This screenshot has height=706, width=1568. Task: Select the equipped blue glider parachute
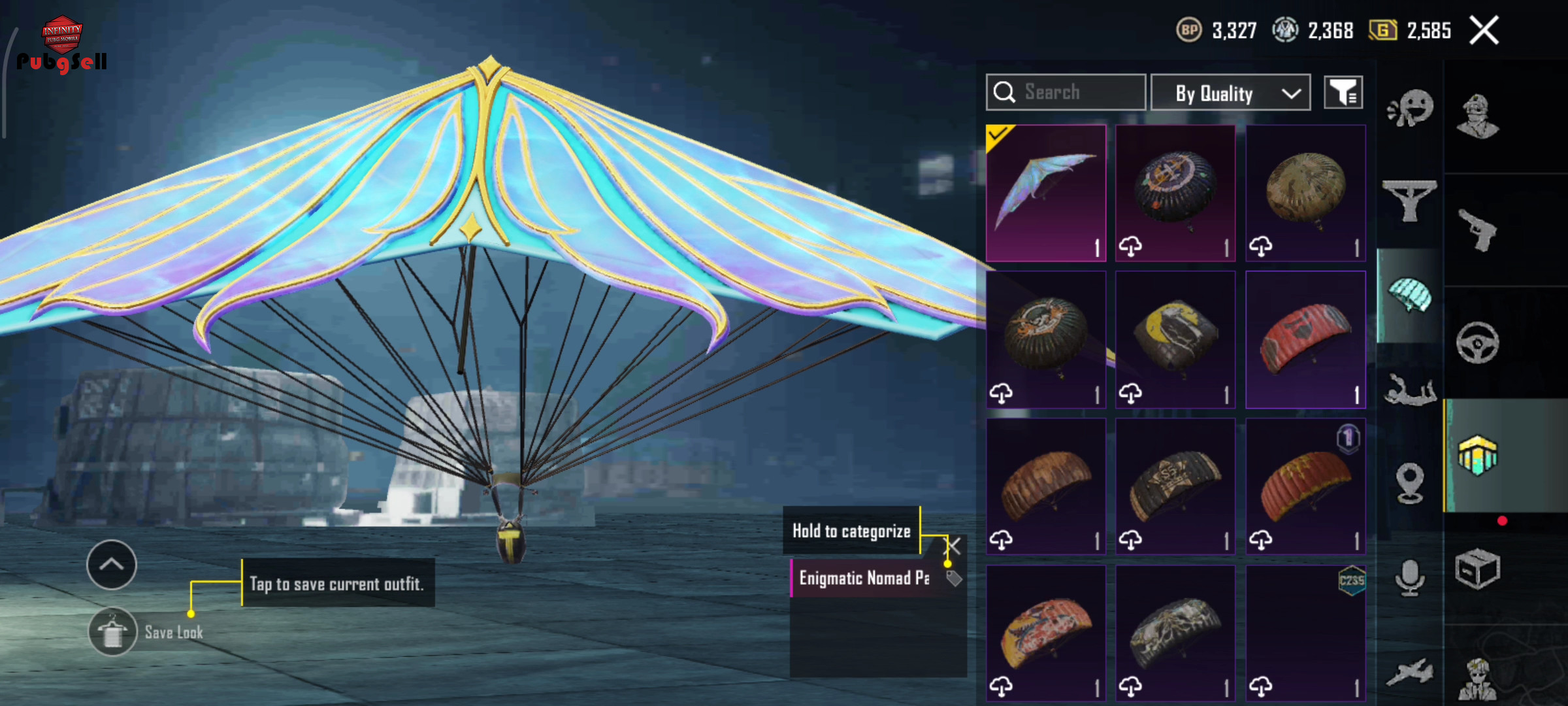tap(1045, 193)
